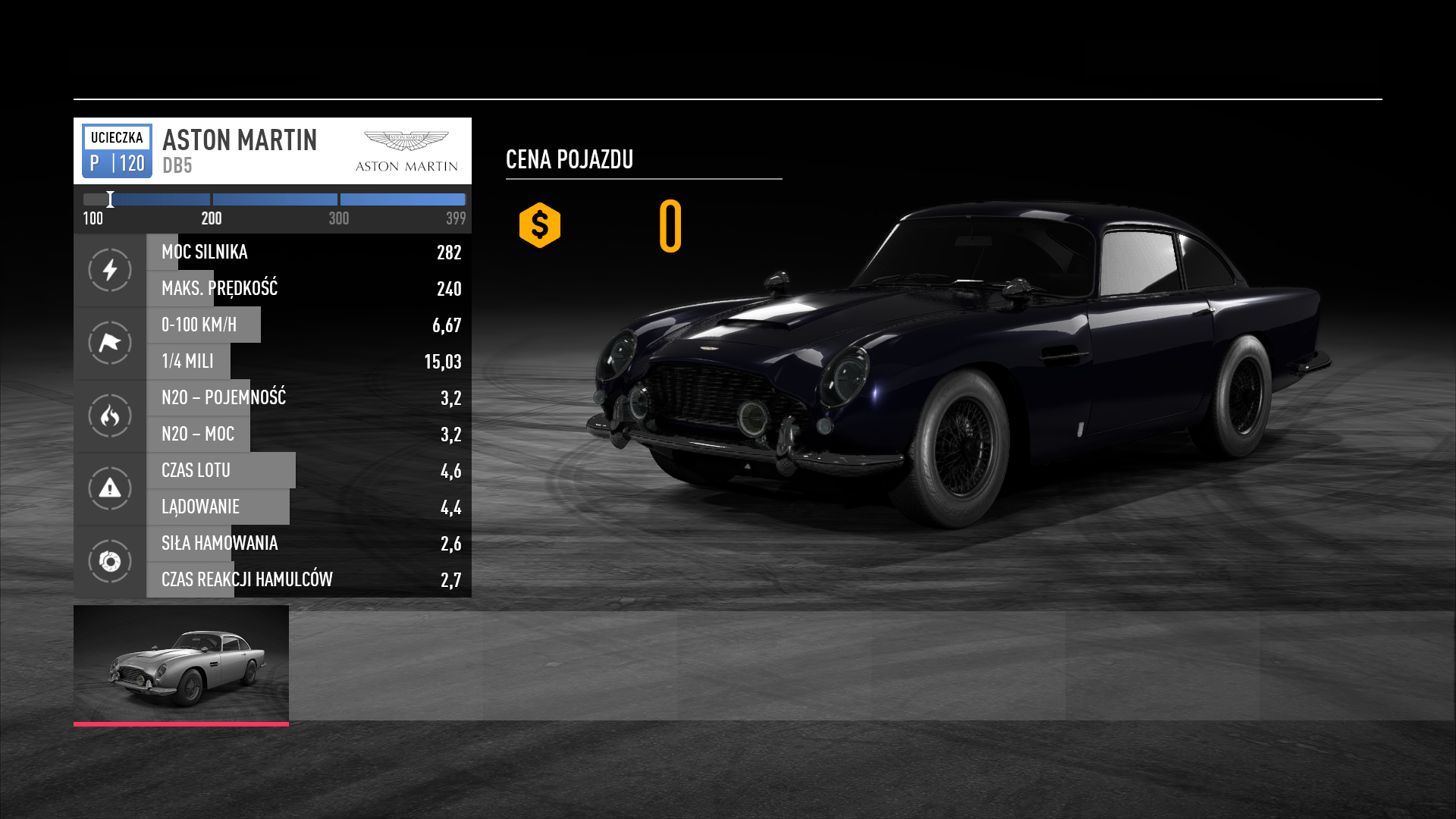Select the silver Aston Martin DB5 thumbnail

coord(181,664)
